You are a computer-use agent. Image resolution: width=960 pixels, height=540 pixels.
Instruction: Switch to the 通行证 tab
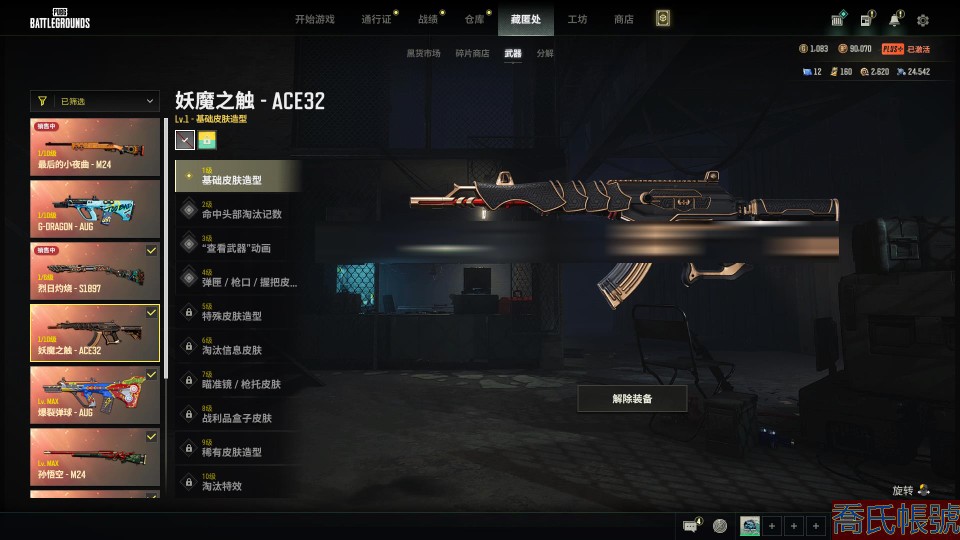(x=375, y=19)
